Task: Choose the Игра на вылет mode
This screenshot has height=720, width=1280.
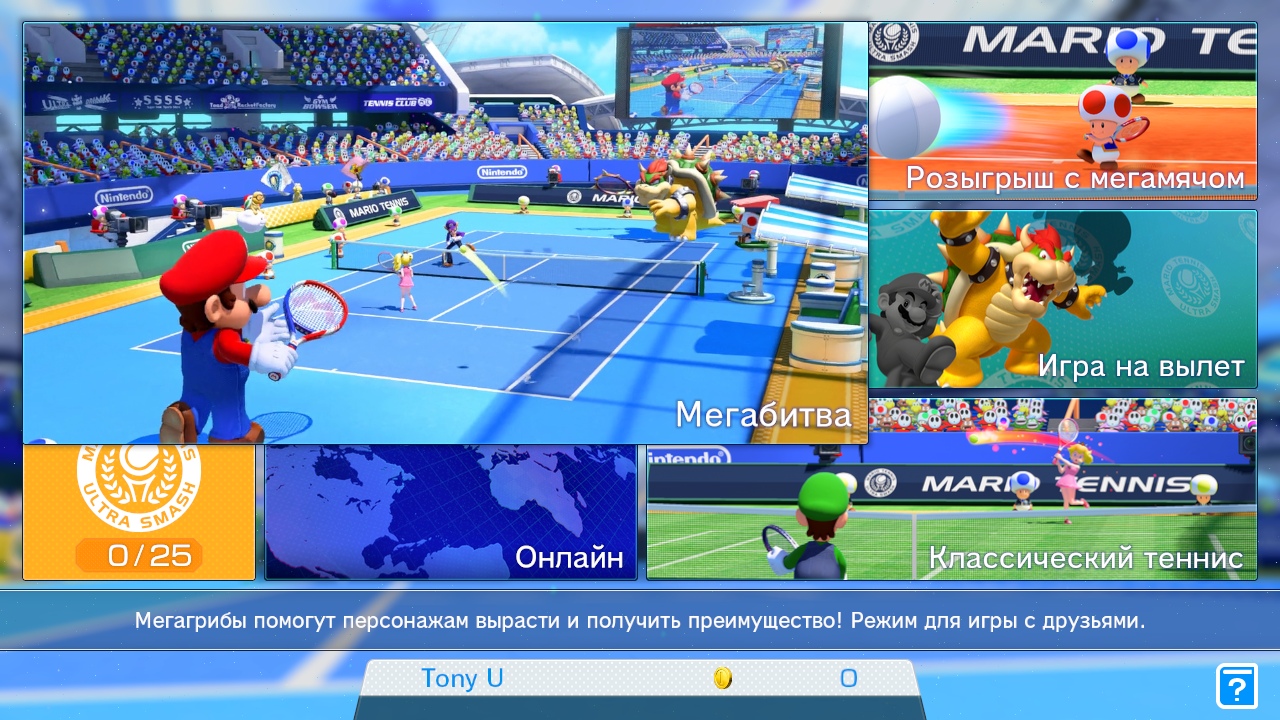Action: pos(1062,298)
